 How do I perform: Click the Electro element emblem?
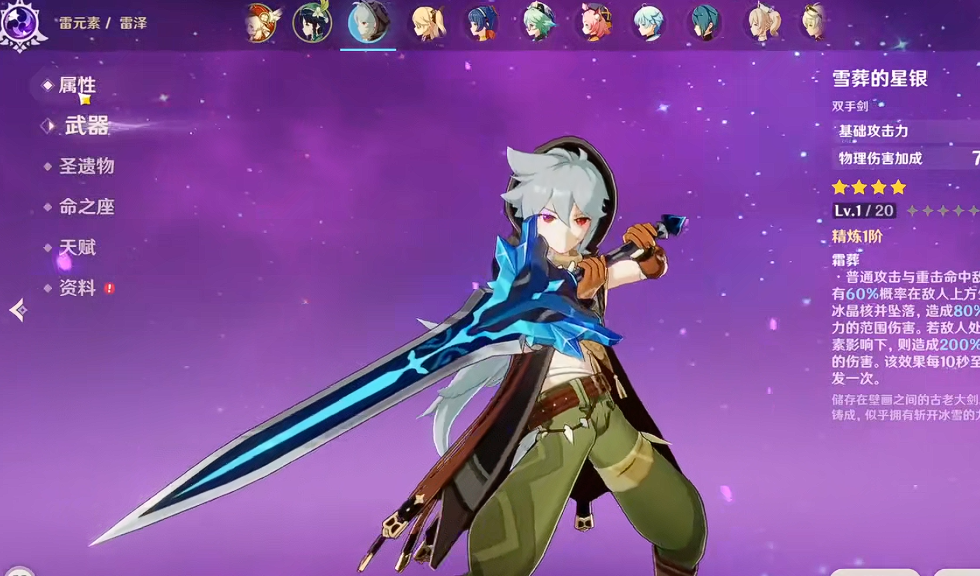21,24
